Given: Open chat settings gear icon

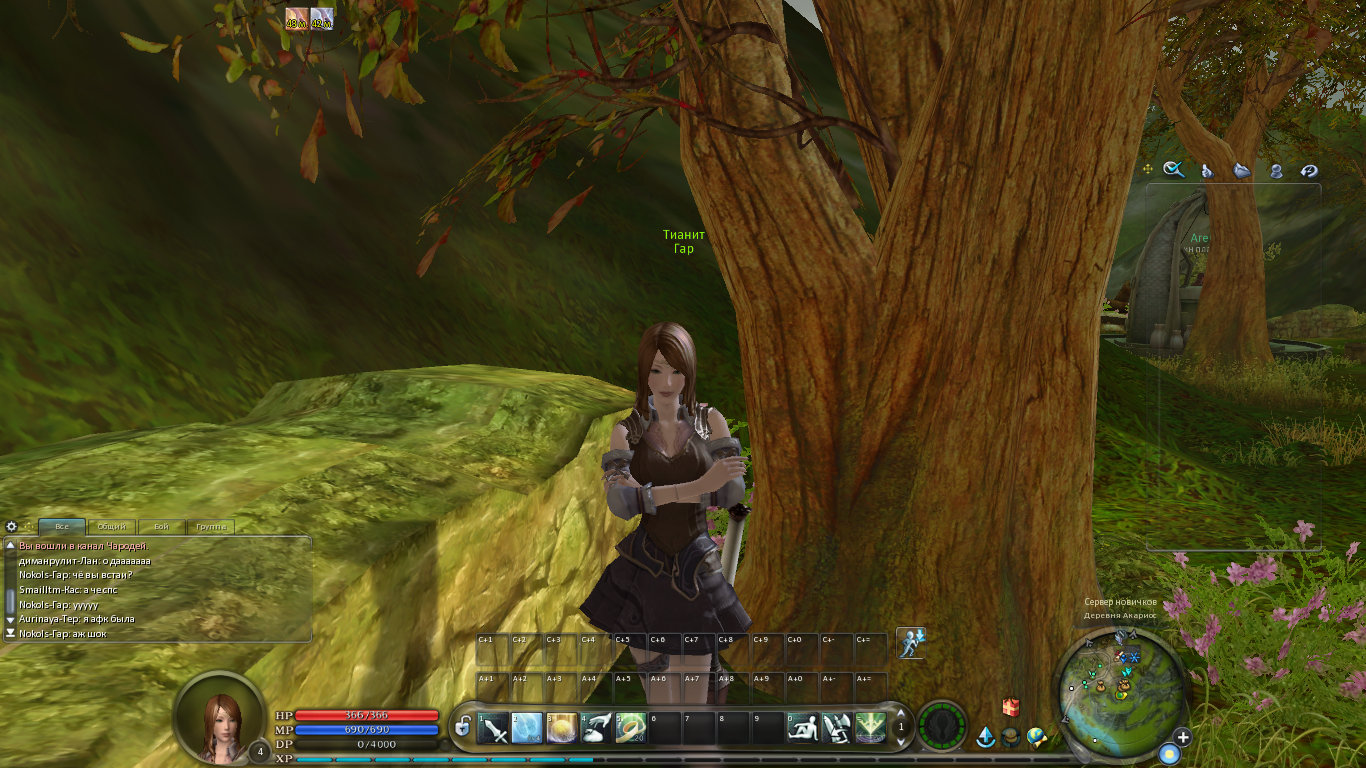Looking at the screenshot, I should tap(12, 526).
